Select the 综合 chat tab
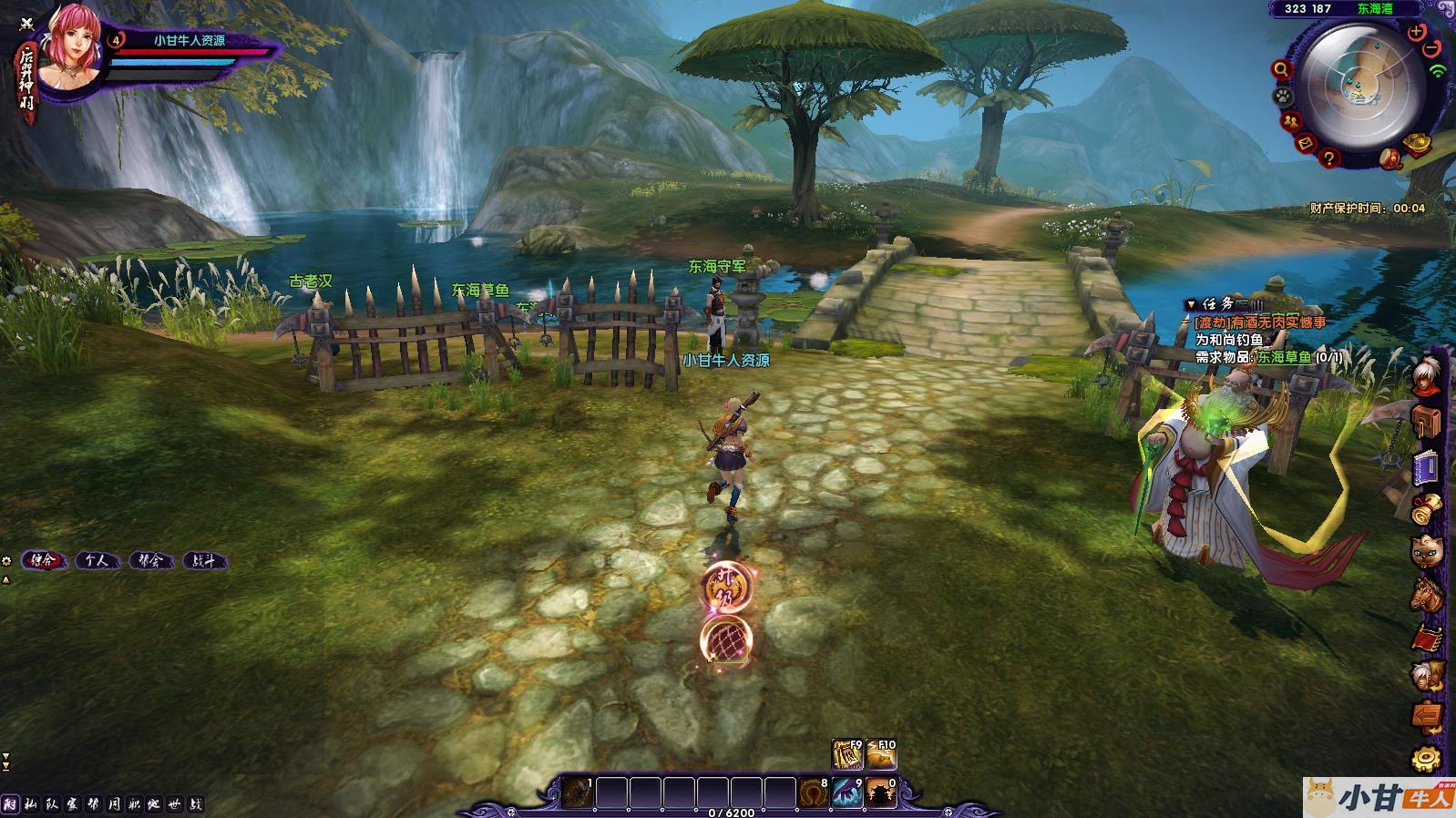 click(43, 561)
